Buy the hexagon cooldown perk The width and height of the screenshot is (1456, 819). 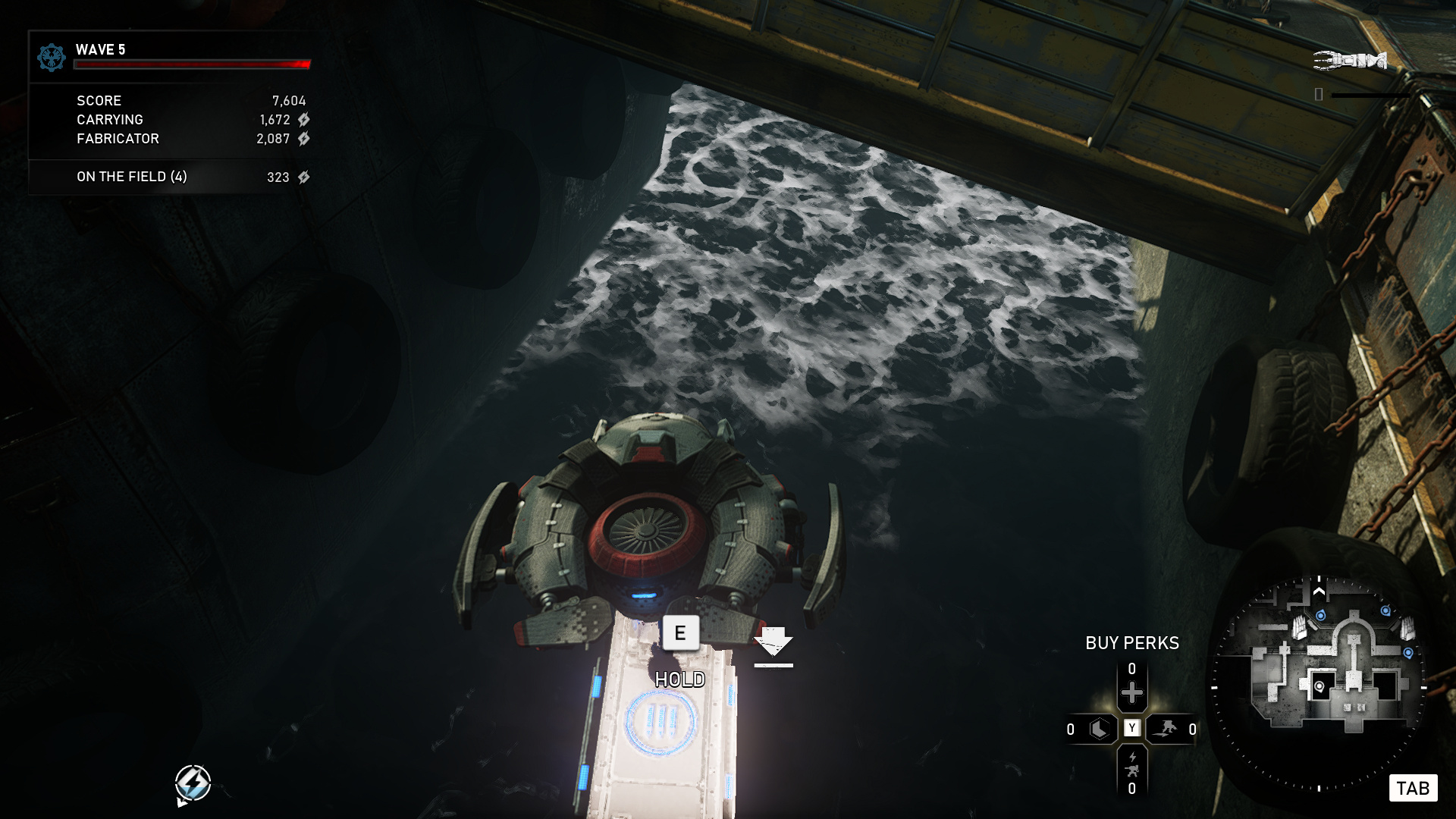pos(1099,730)
